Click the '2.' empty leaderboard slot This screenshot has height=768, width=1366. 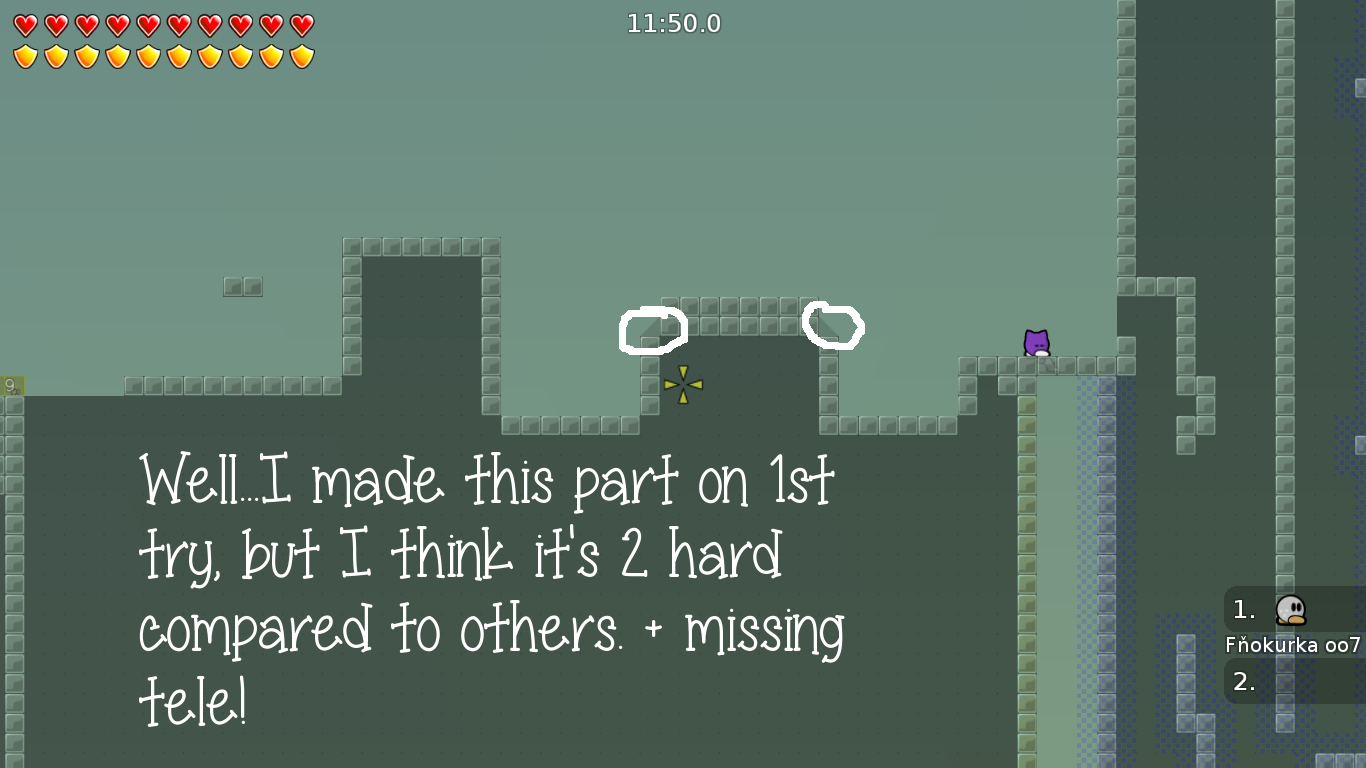[x=1243, y=680]
